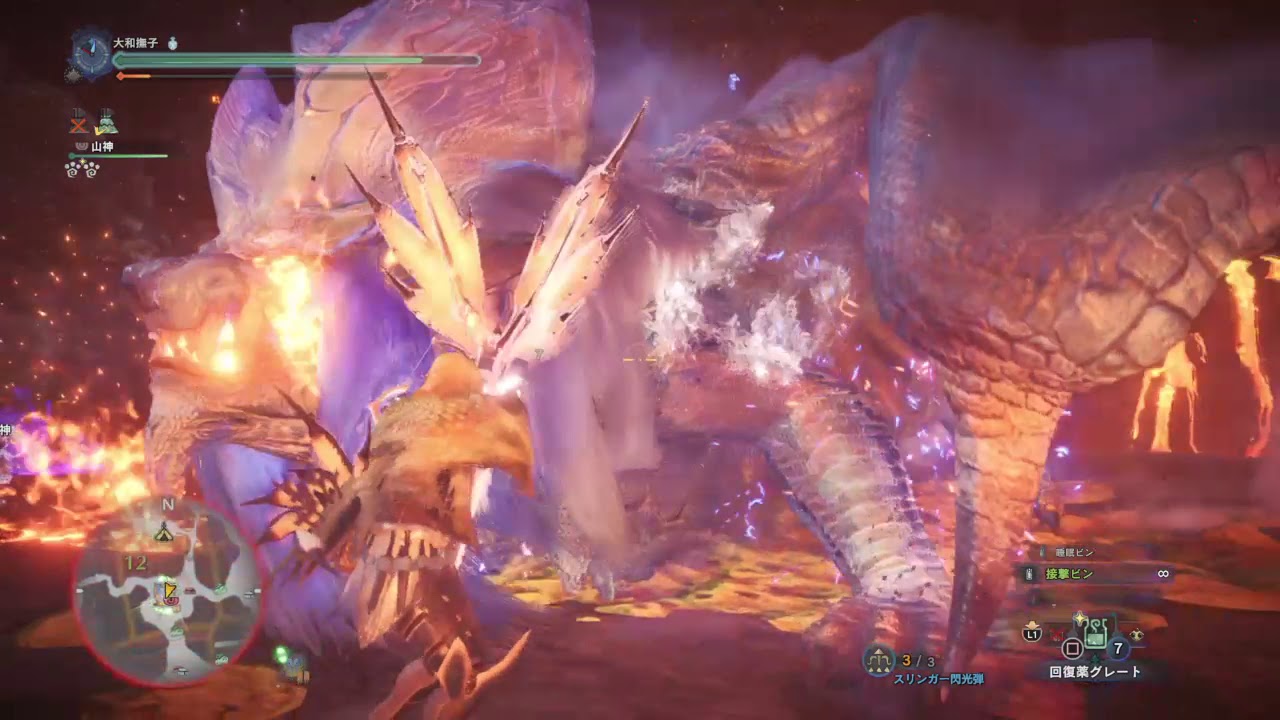Select the 回復薬グレート label
The image size is (1280, 720).
tap(1095, 669)
